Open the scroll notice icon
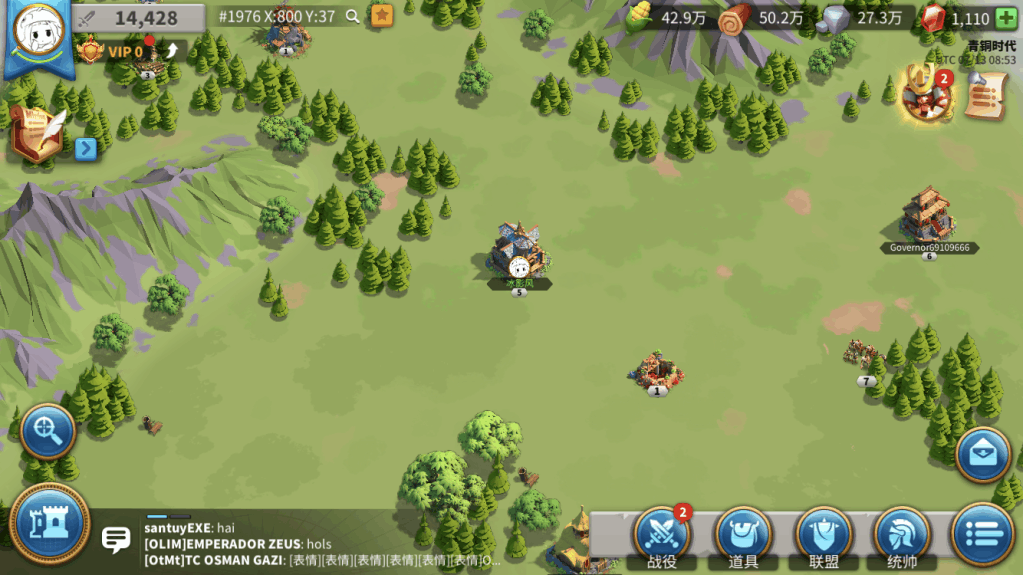The image size is (1023, 575). click(986, 97)
